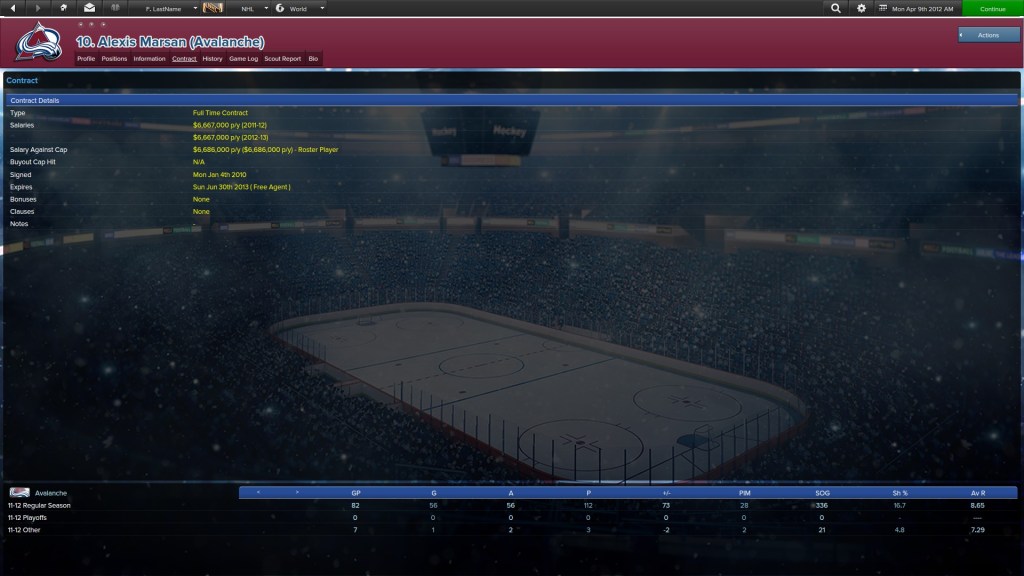Image resolution: width=1024 pixels, height=576 pixels.
Task: Go forward using the right arrow
Action: point(39,8)
